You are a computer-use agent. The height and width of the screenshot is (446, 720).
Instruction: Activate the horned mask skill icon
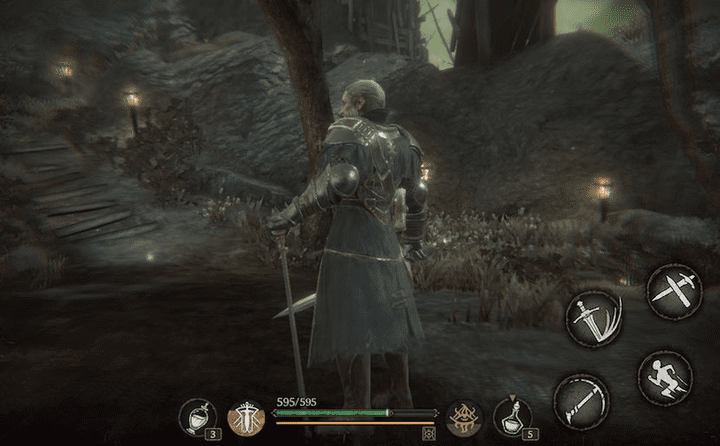tap(465, 418)
